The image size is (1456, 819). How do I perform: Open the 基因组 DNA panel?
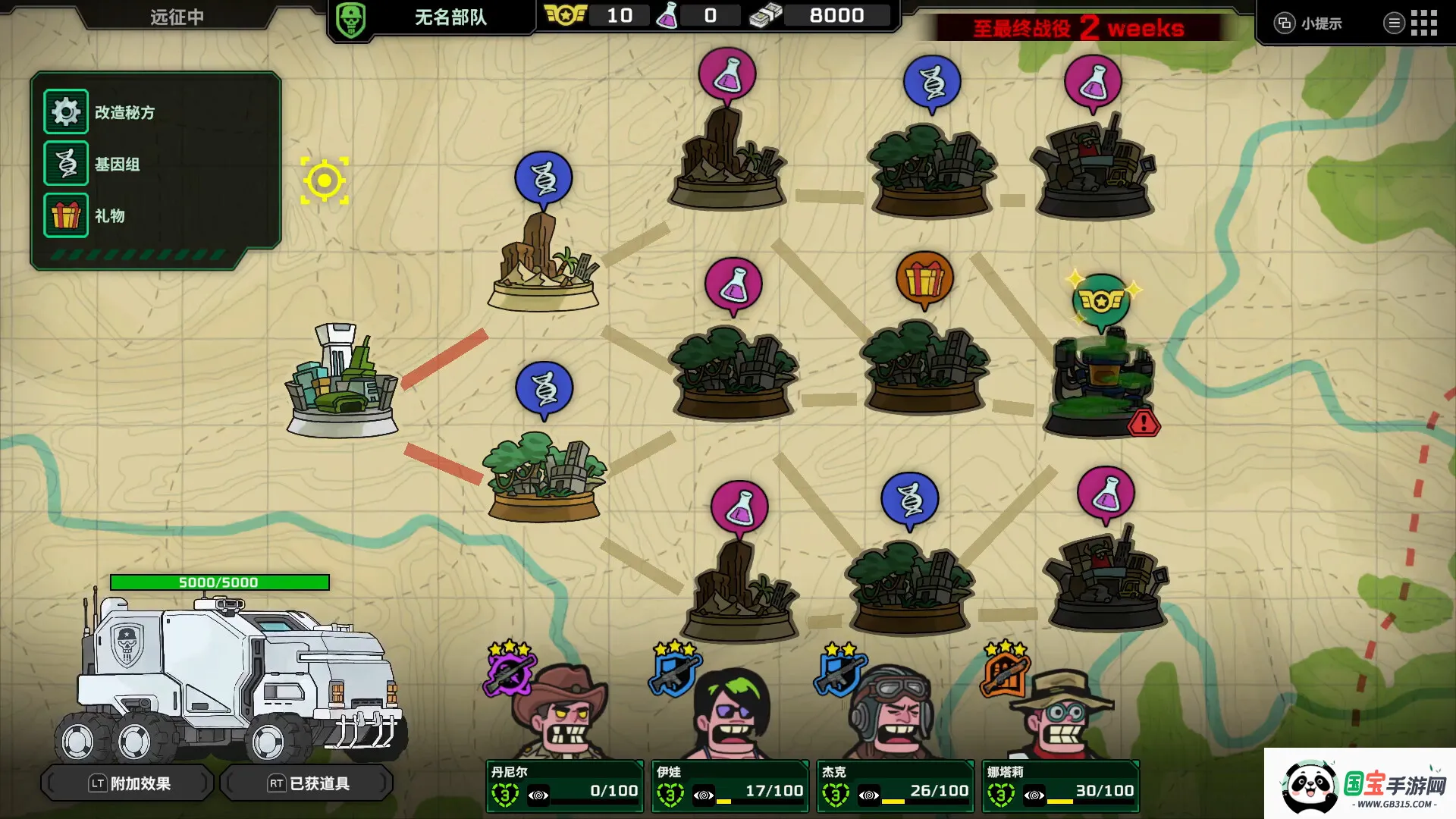coord(66,163)
